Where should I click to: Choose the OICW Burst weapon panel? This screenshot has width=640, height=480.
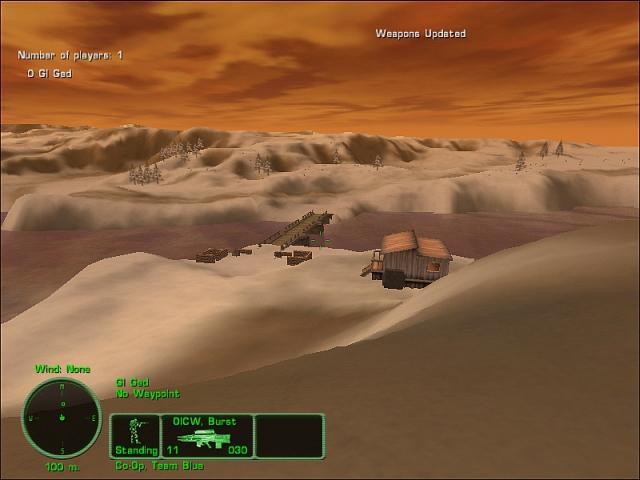(207, 436)
